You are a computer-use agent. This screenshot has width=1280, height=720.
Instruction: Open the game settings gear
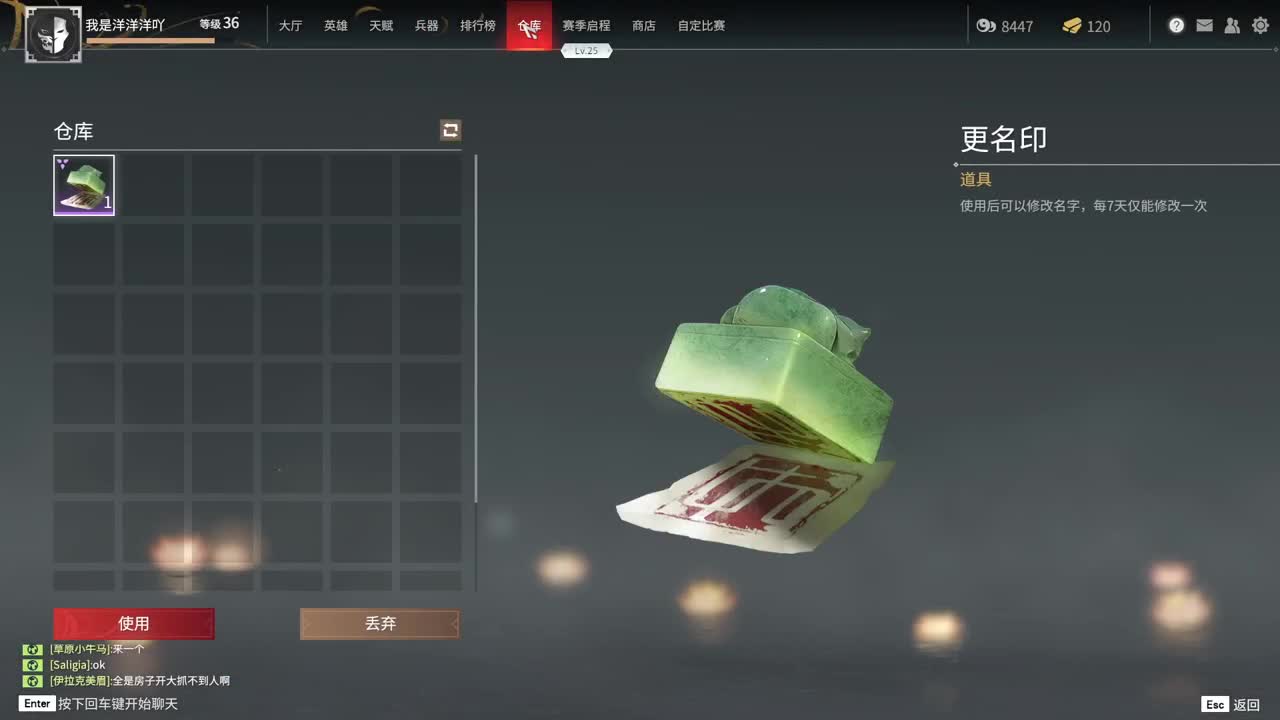tap(1260, 25)
